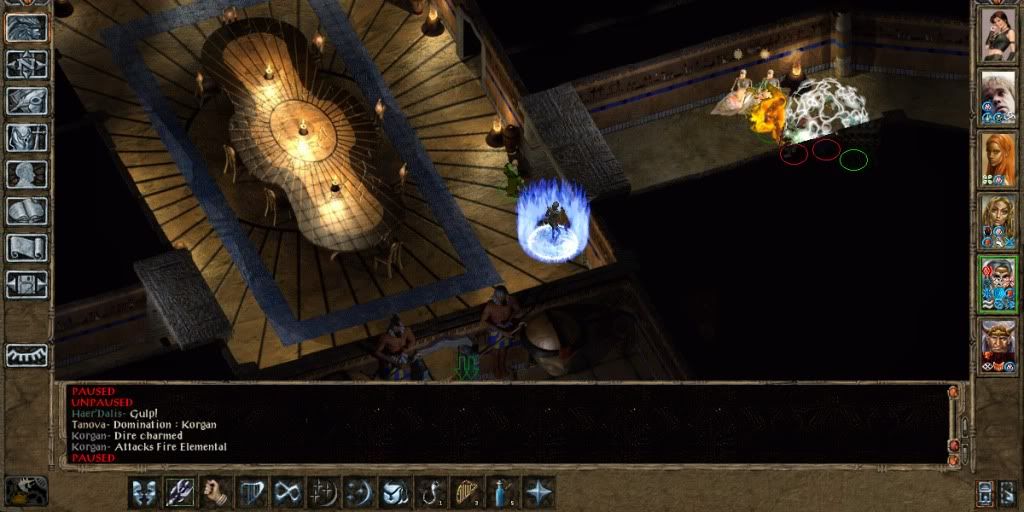Open the journal with the quill icon
Viewport: 1024px width, 512px height.
pos(26,100)
